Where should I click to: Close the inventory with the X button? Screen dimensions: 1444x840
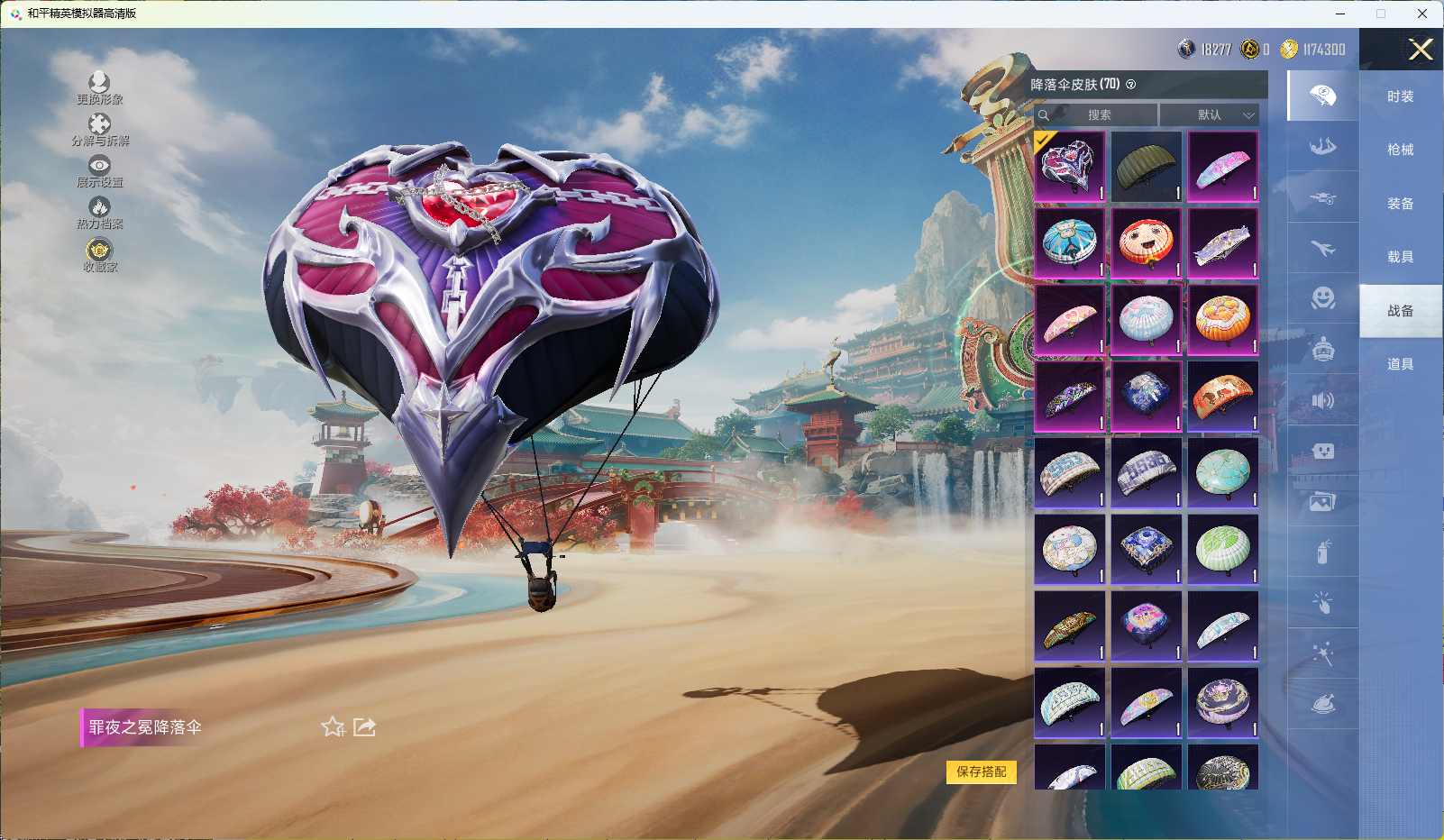pyautogui.click(x=1421, y=50)
